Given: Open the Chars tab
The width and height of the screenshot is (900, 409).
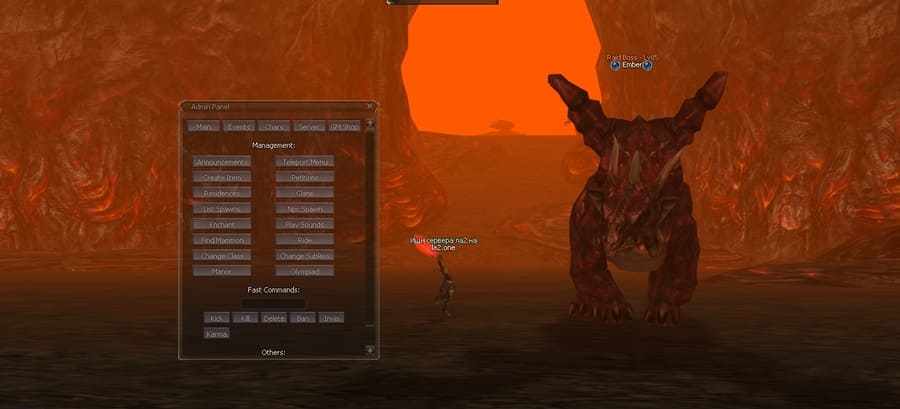Looking at the screenshot, I should (273, 127).
